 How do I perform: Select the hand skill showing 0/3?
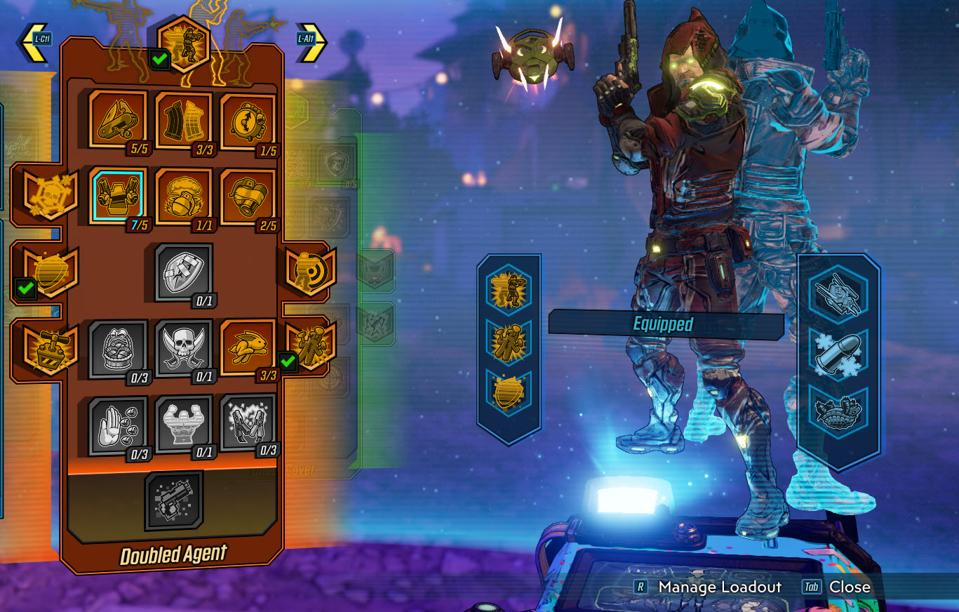(x=117, y=423)
